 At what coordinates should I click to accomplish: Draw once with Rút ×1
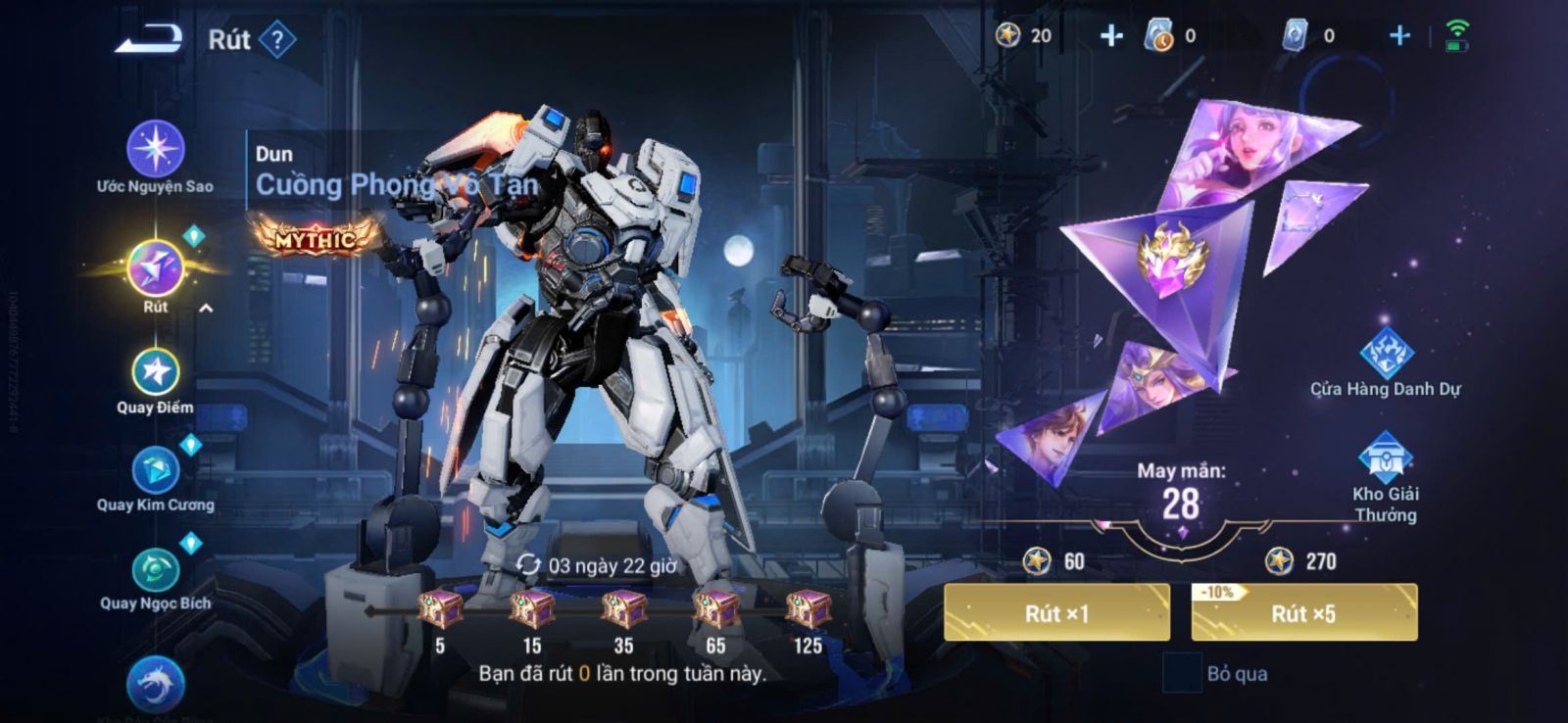1056,613
